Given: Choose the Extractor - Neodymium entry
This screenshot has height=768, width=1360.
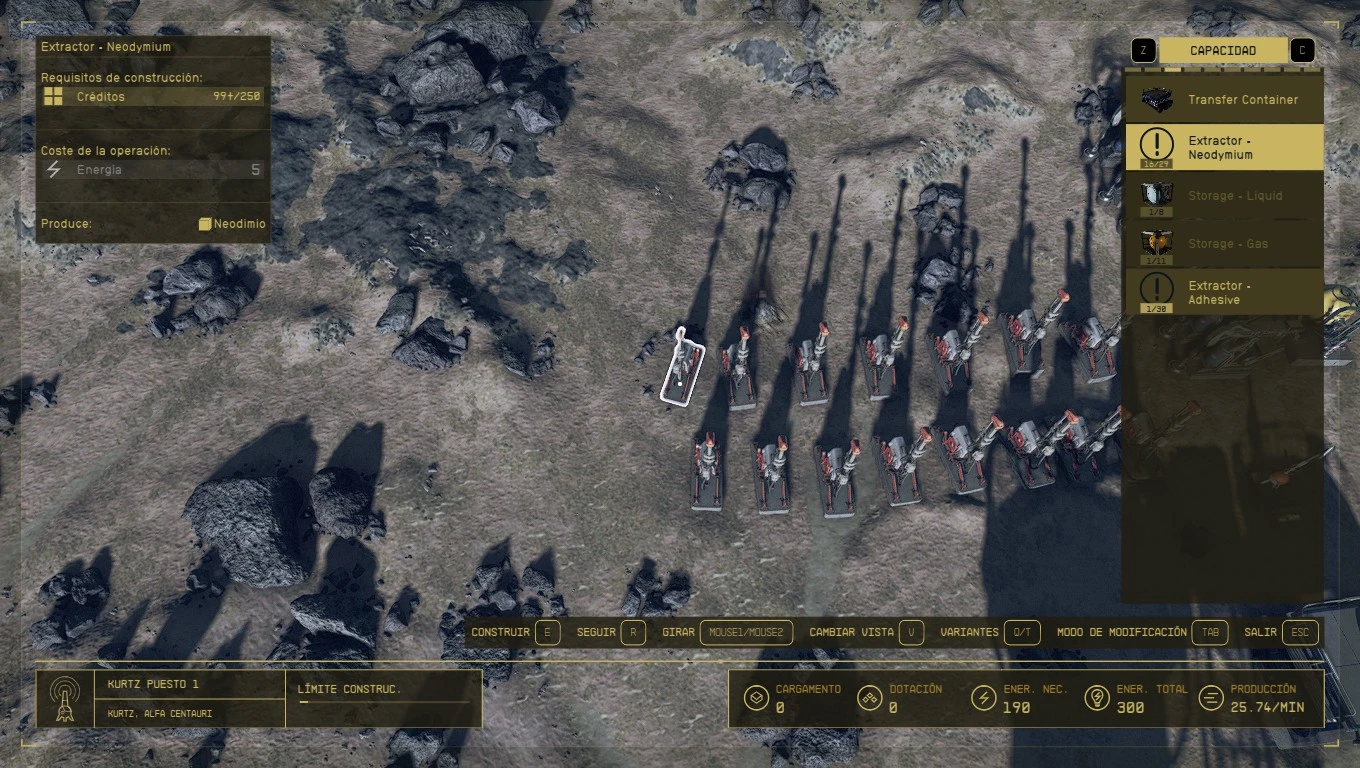Looking at the screenshot, I should tap(1224, 147).
